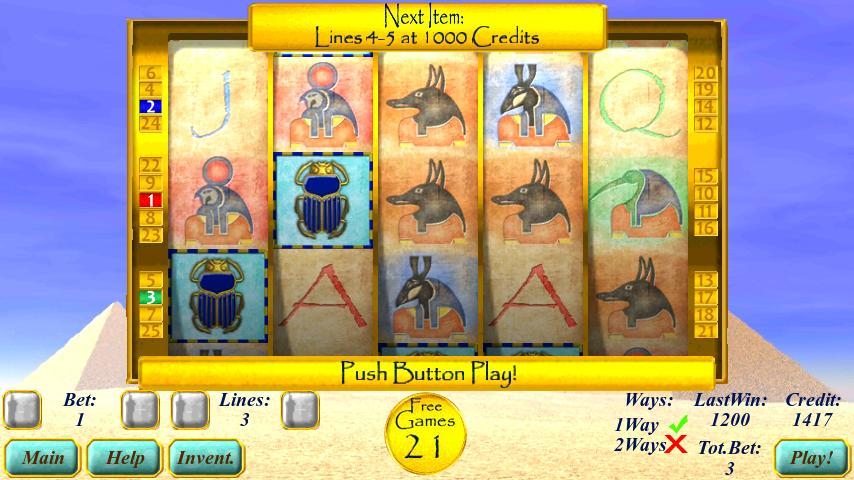Open the Main menu
Viewport: 854px width, 480px height.
43,458
